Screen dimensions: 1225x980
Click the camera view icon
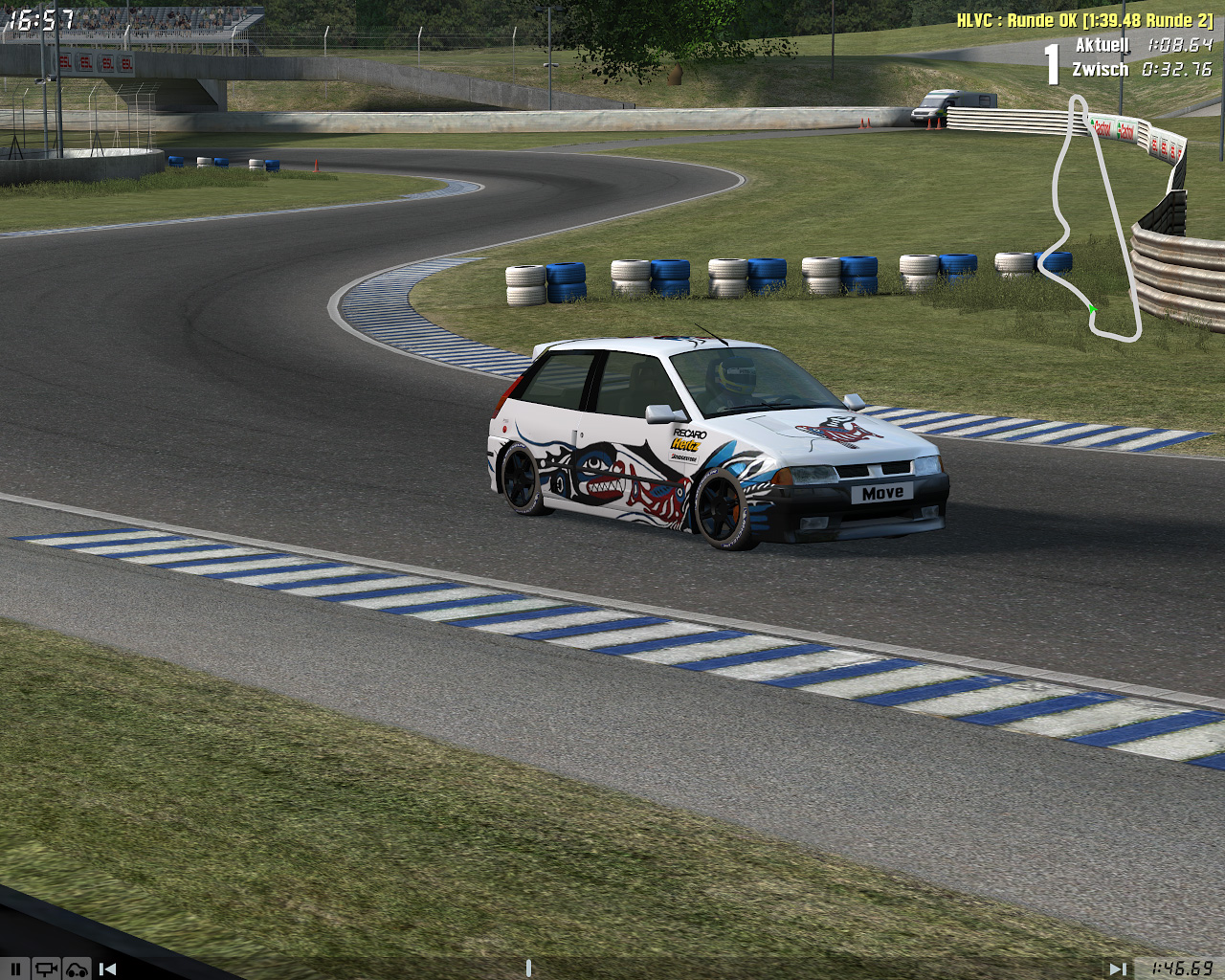pos(45,969)
